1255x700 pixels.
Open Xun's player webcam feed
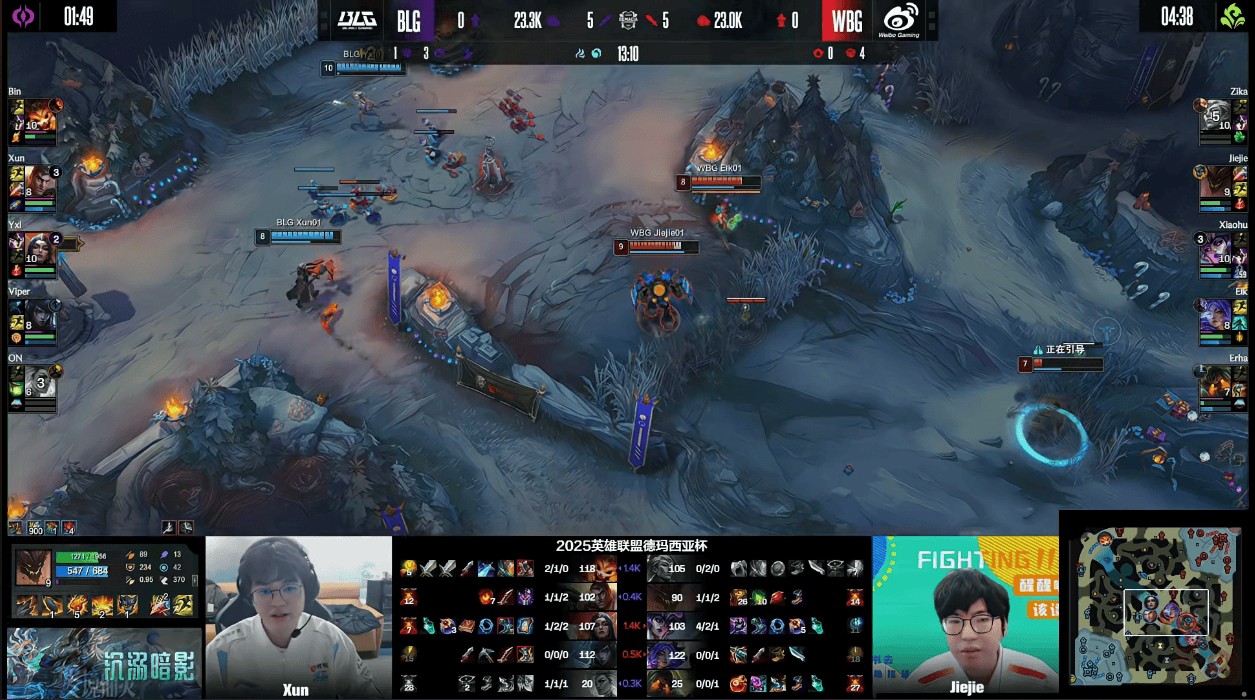click(298, 612)
